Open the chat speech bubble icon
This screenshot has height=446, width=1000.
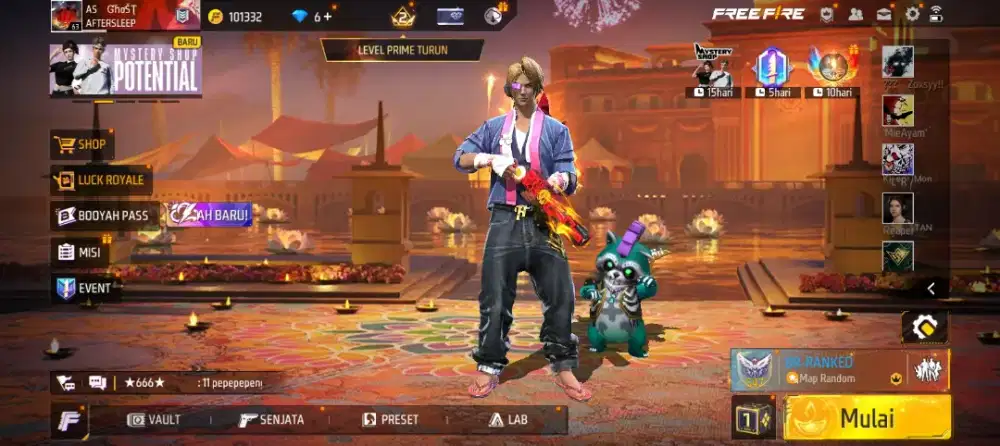97,382
